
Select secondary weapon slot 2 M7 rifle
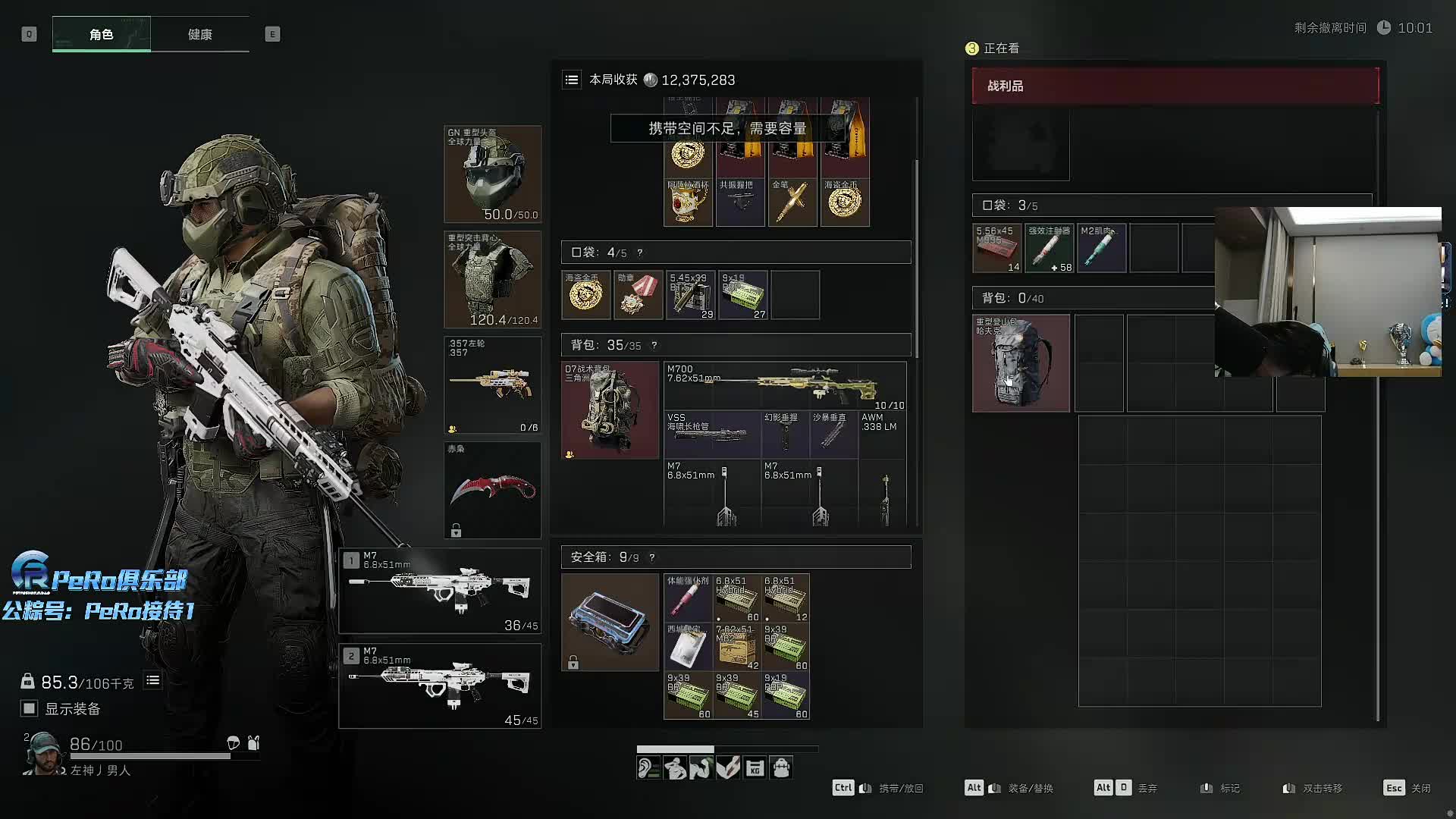point(440,686)
